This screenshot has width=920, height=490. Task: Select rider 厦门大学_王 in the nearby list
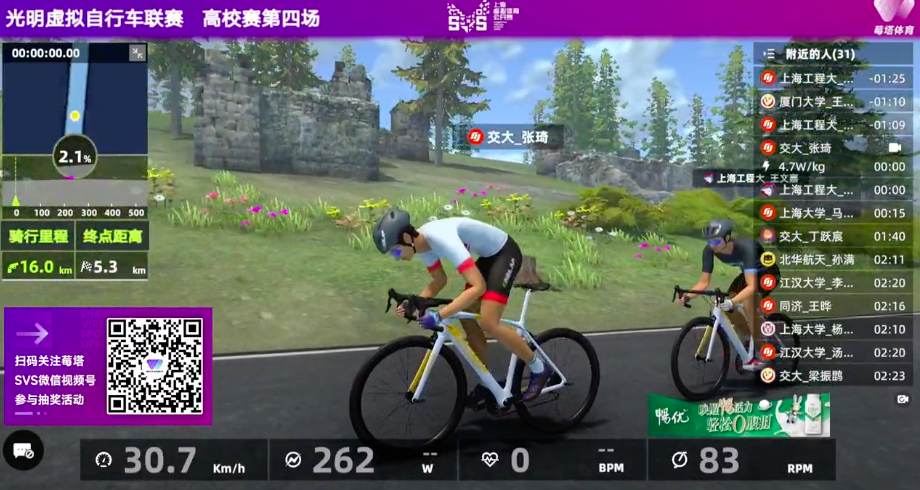(x=817, y=101)
